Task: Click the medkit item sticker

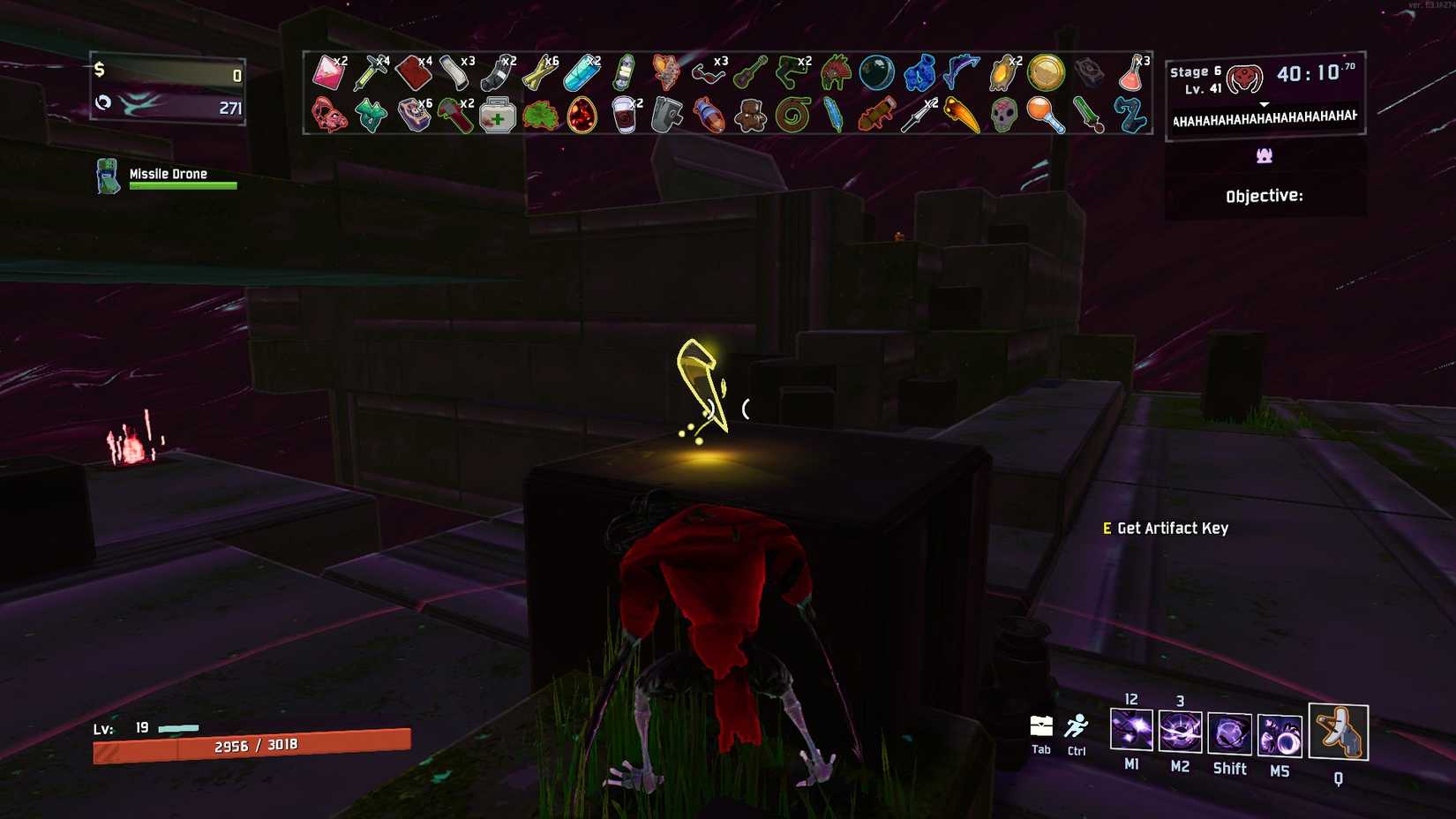Action: (499, 116)
